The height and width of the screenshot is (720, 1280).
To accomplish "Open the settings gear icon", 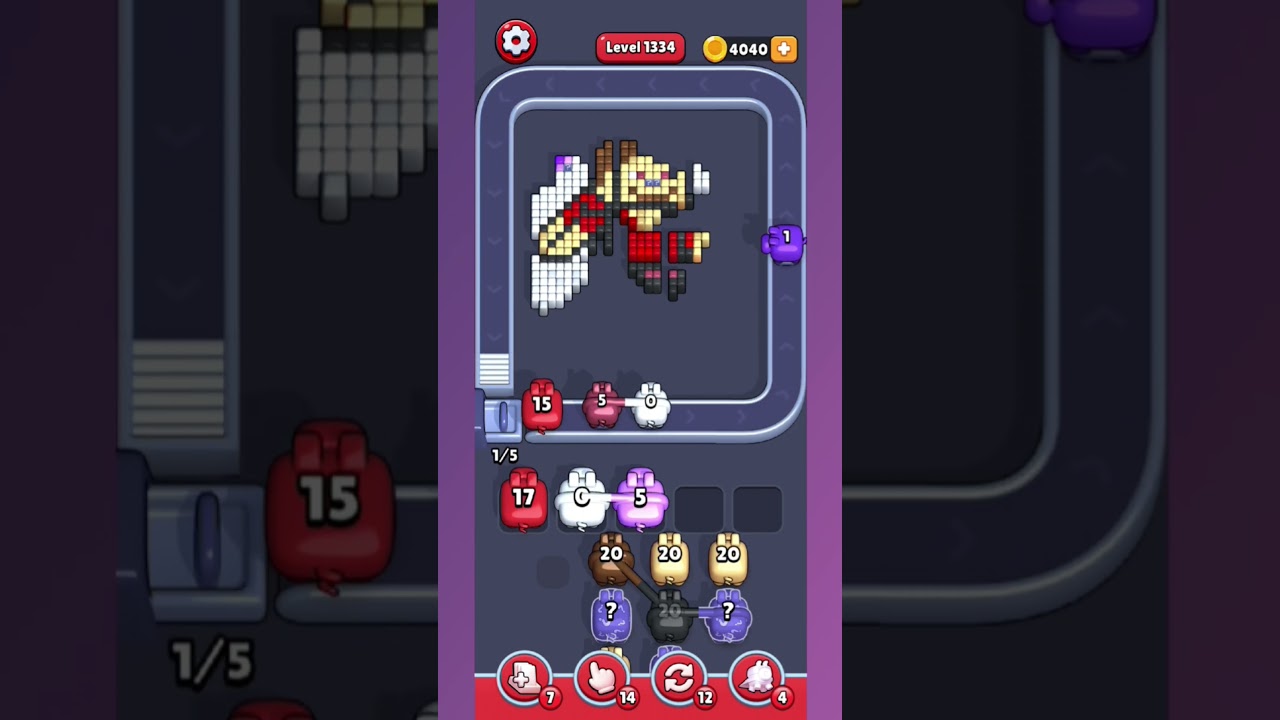I will [x=517, y=41].
